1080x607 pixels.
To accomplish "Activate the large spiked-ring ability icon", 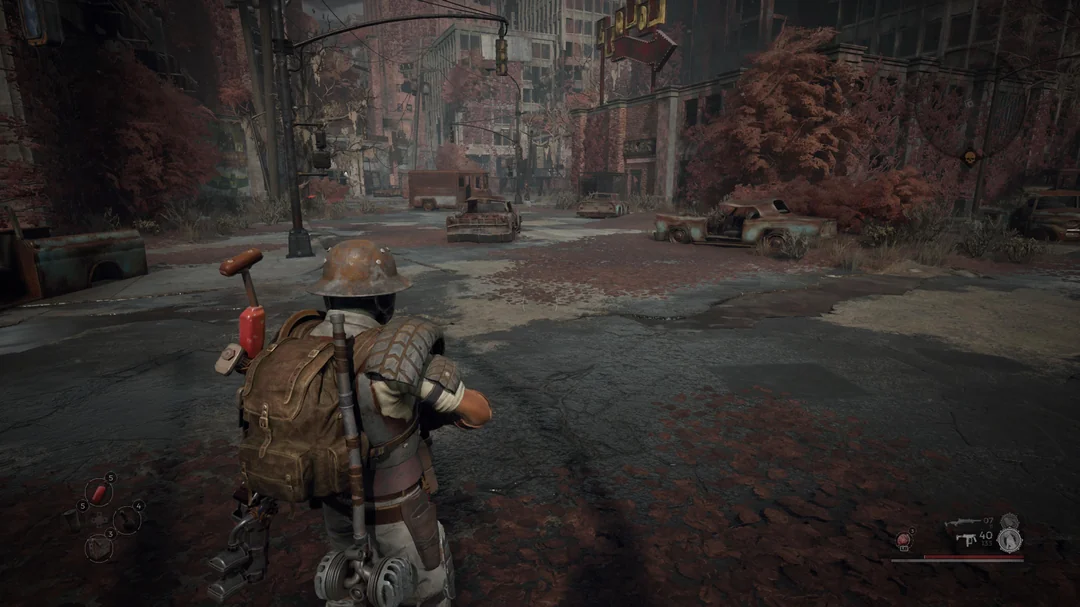I will click(1008, 539).
